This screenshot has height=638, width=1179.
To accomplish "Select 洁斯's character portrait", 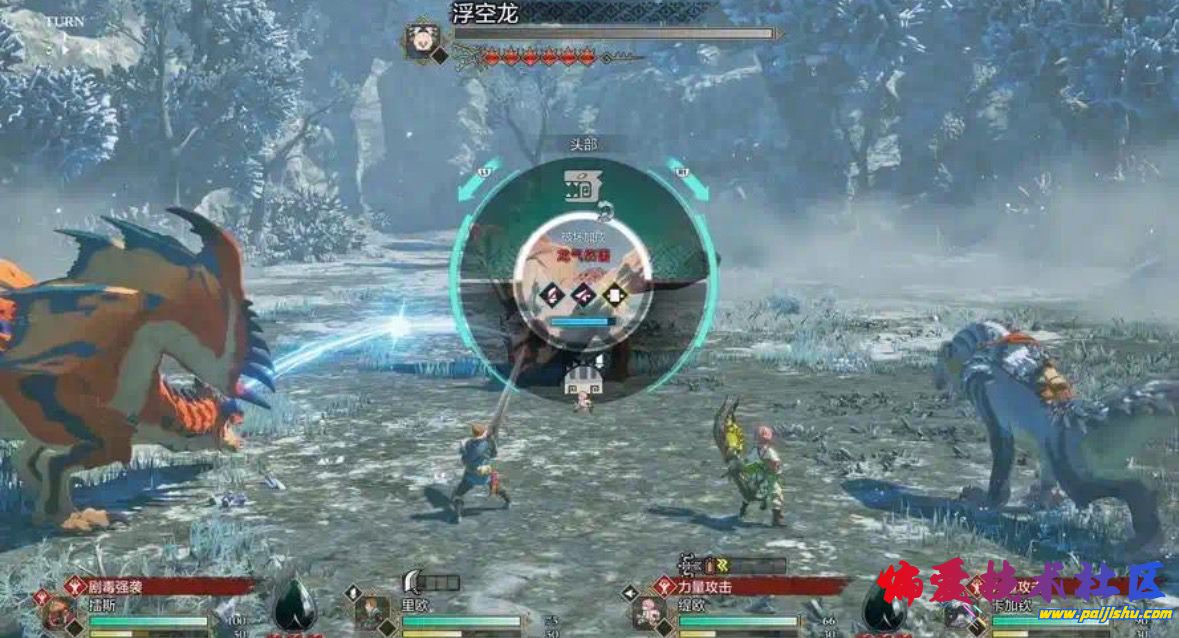I will [x=56, y=614].
